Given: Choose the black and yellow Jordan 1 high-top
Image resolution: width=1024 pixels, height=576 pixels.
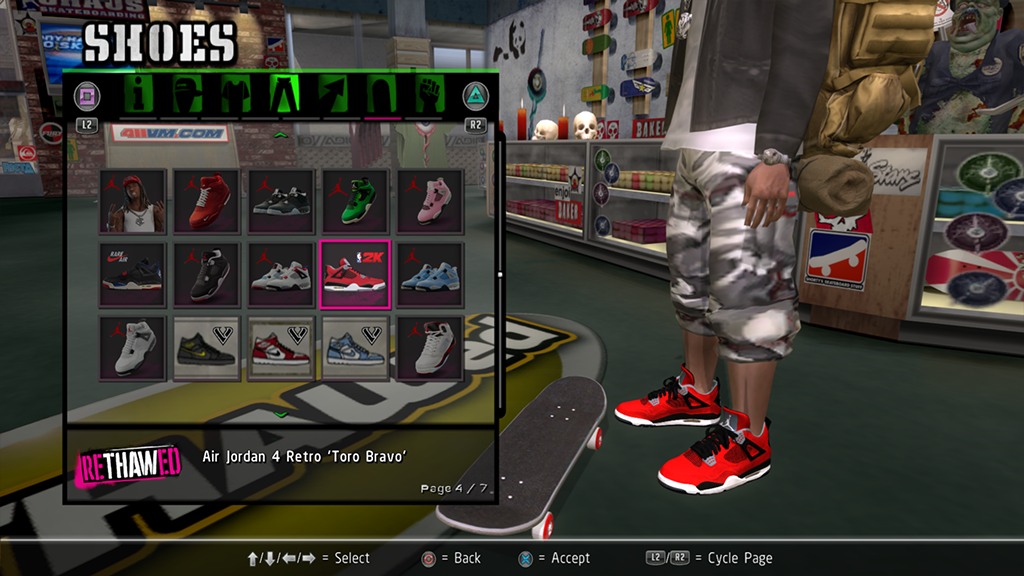Looking at the screenshot, I should (206, 347).
